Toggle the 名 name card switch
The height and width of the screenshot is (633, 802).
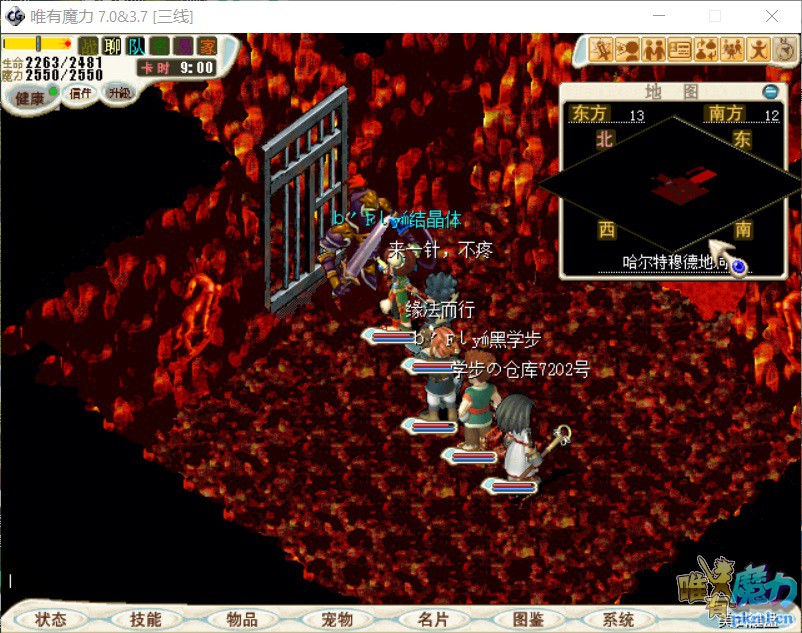pyautogui.click(x=159, y=46)
